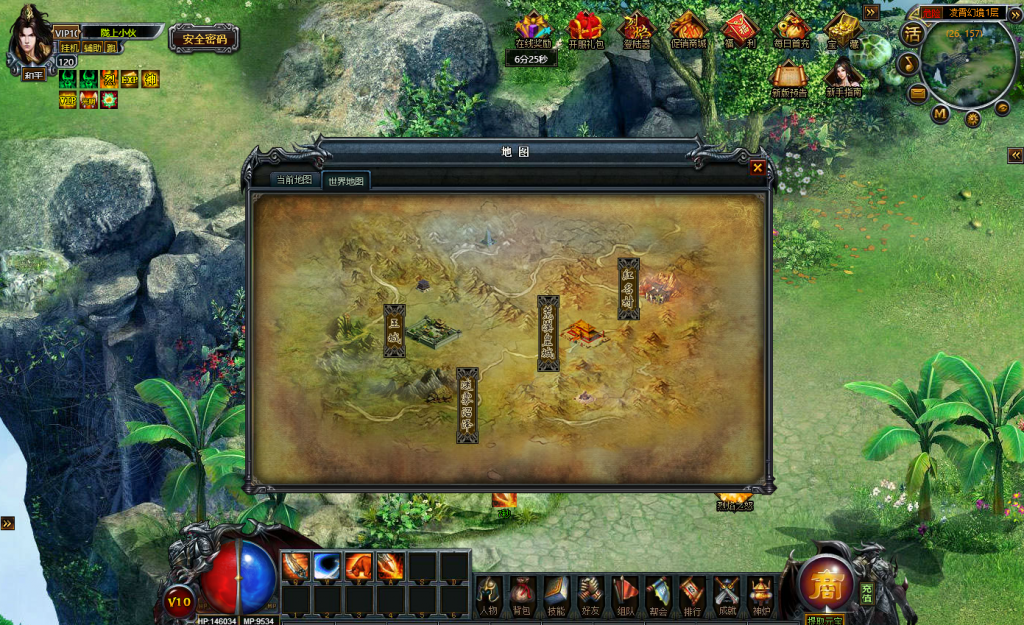Switch to the 当前地图 tab
The height and width of the screenshot is (625, 1024).
pyautogui.click(x=295, y=180)
